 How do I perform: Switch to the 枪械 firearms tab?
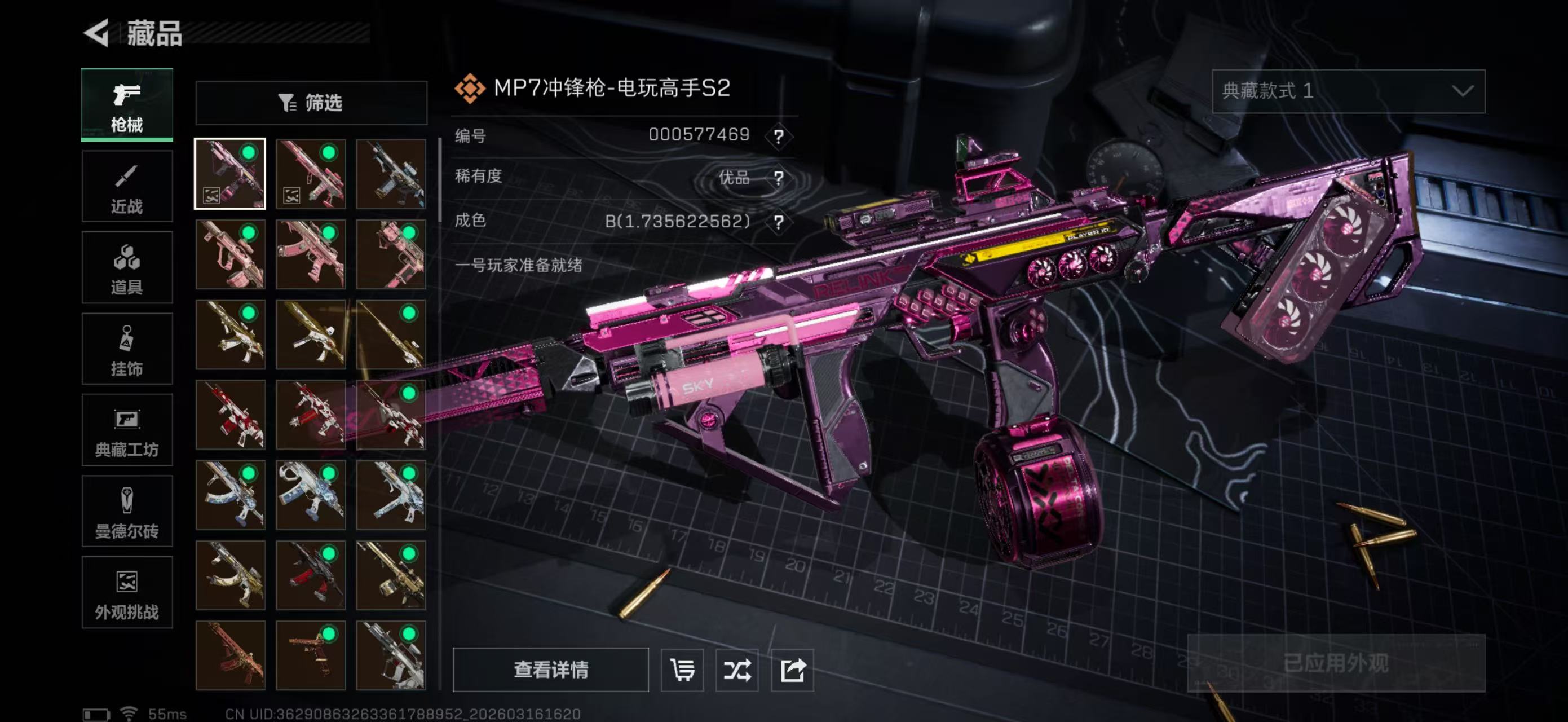[127, 105]
